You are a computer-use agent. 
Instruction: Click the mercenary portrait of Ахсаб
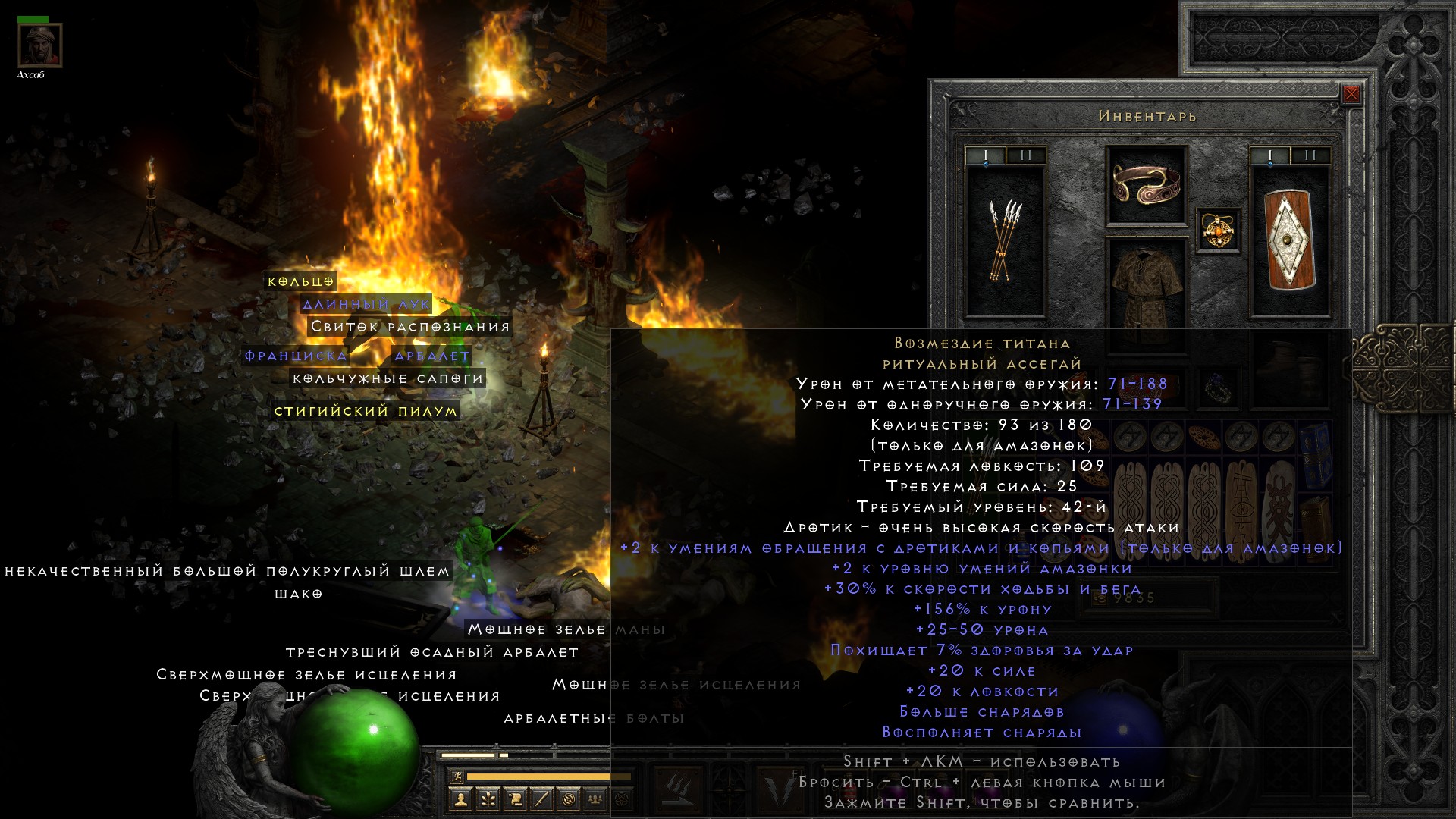click(x=39, y=45)
